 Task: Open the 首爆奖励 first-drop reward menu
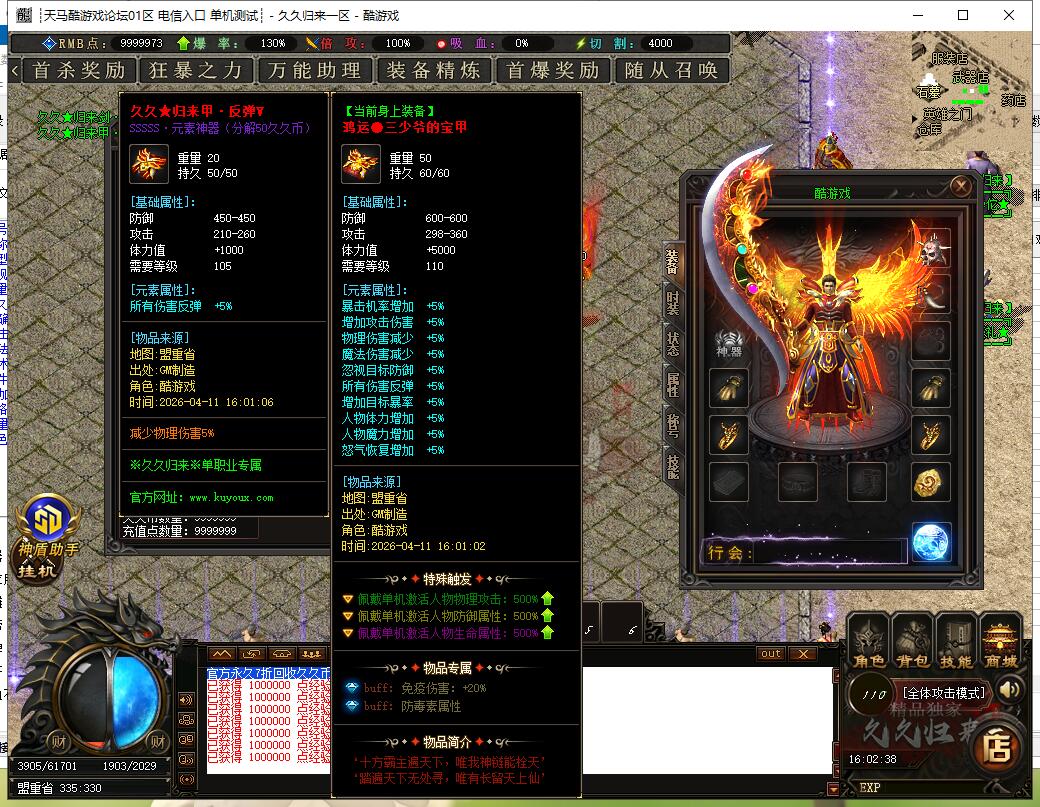pyautogui.click(x=553, y=70)
